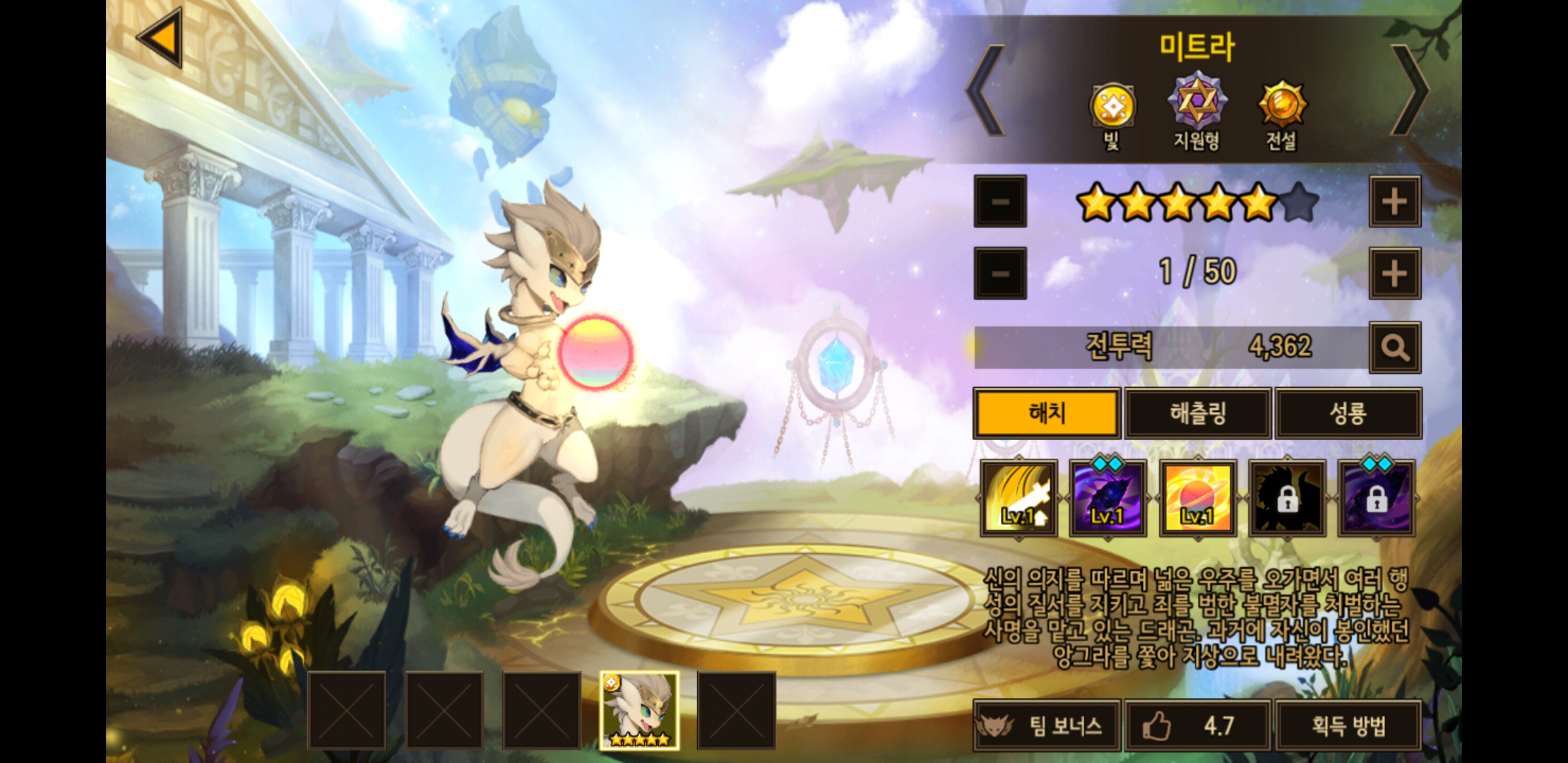Inspect the locked purple vortex skill
This screenshot has width=1568, height=763.
pyautogui.click(x=1376, y=498)
